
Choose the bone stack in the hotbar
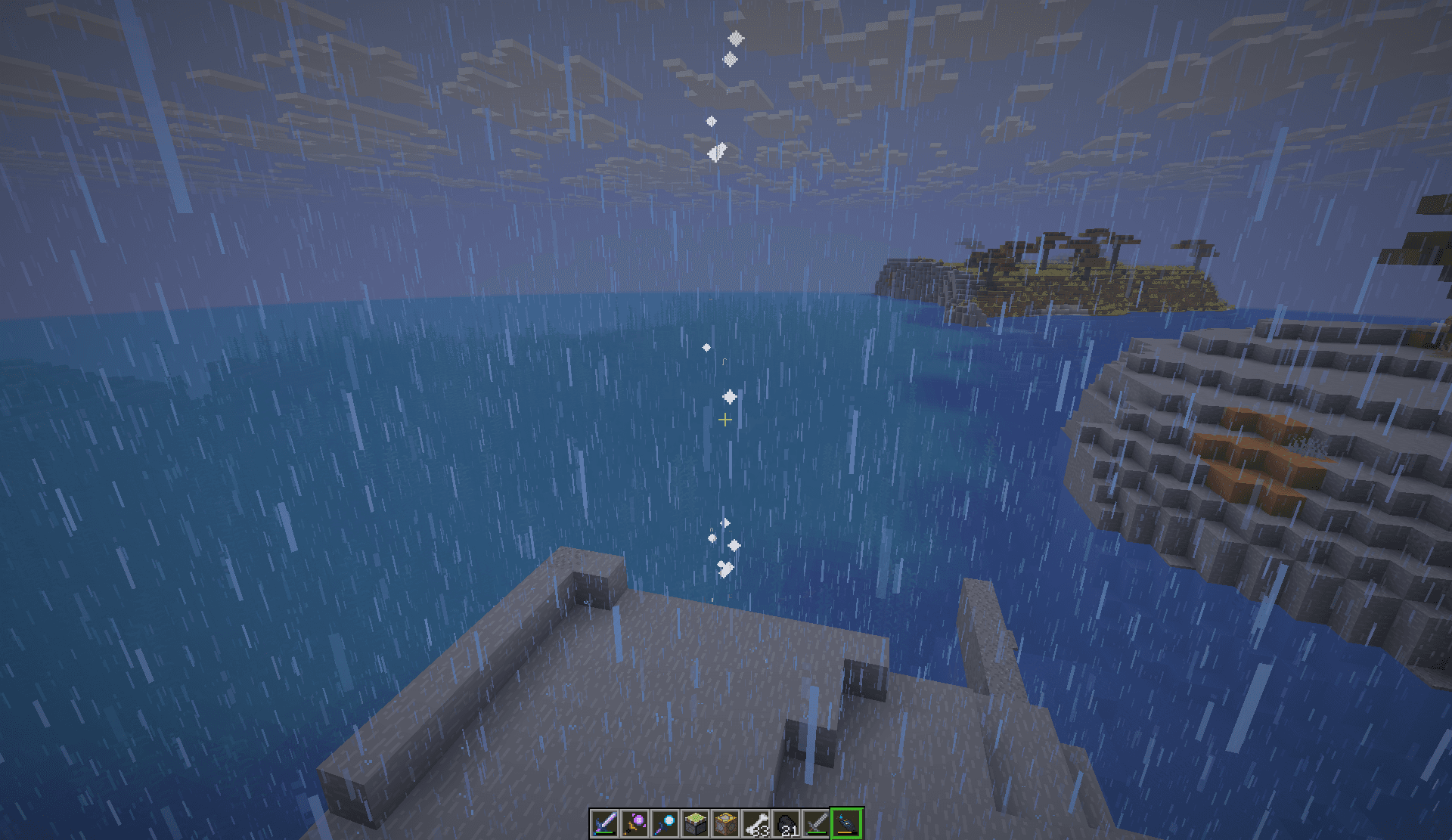tap(755, 823)
